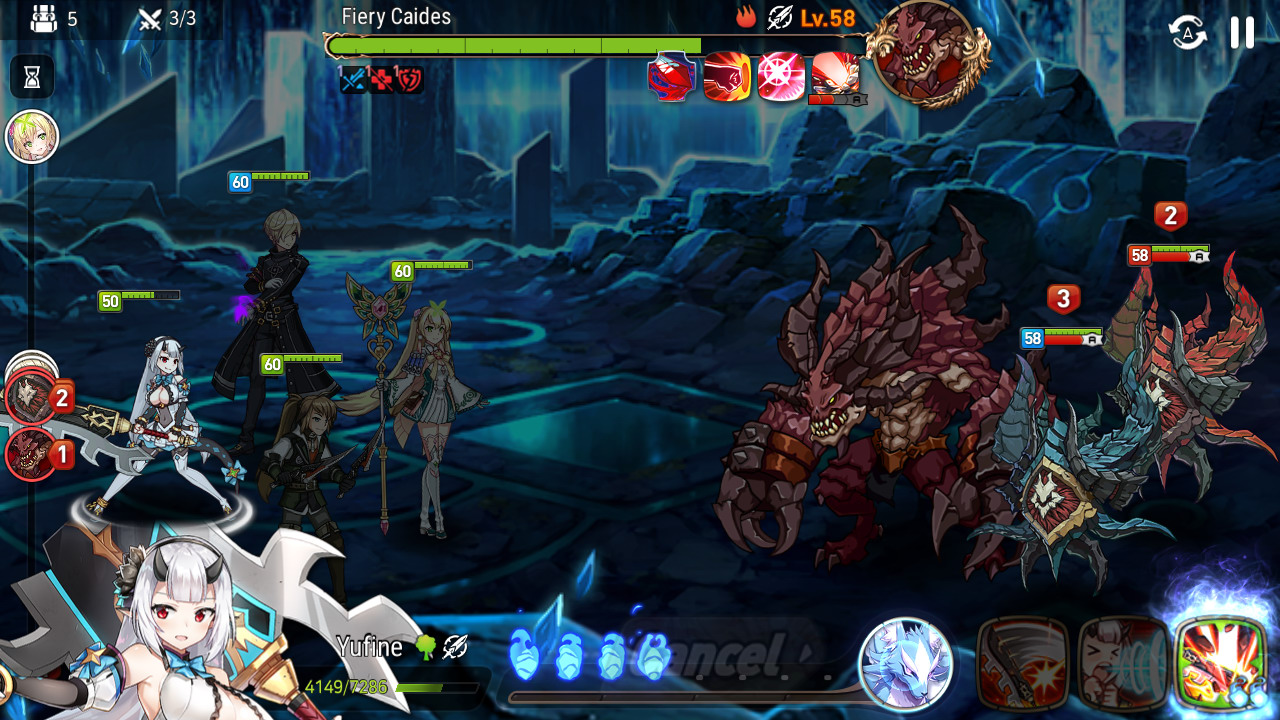View the boss's pink starburst skill icon
The height and width of the screenshot is (720, 1280).
pyautogui.click(x=781, y=77)
